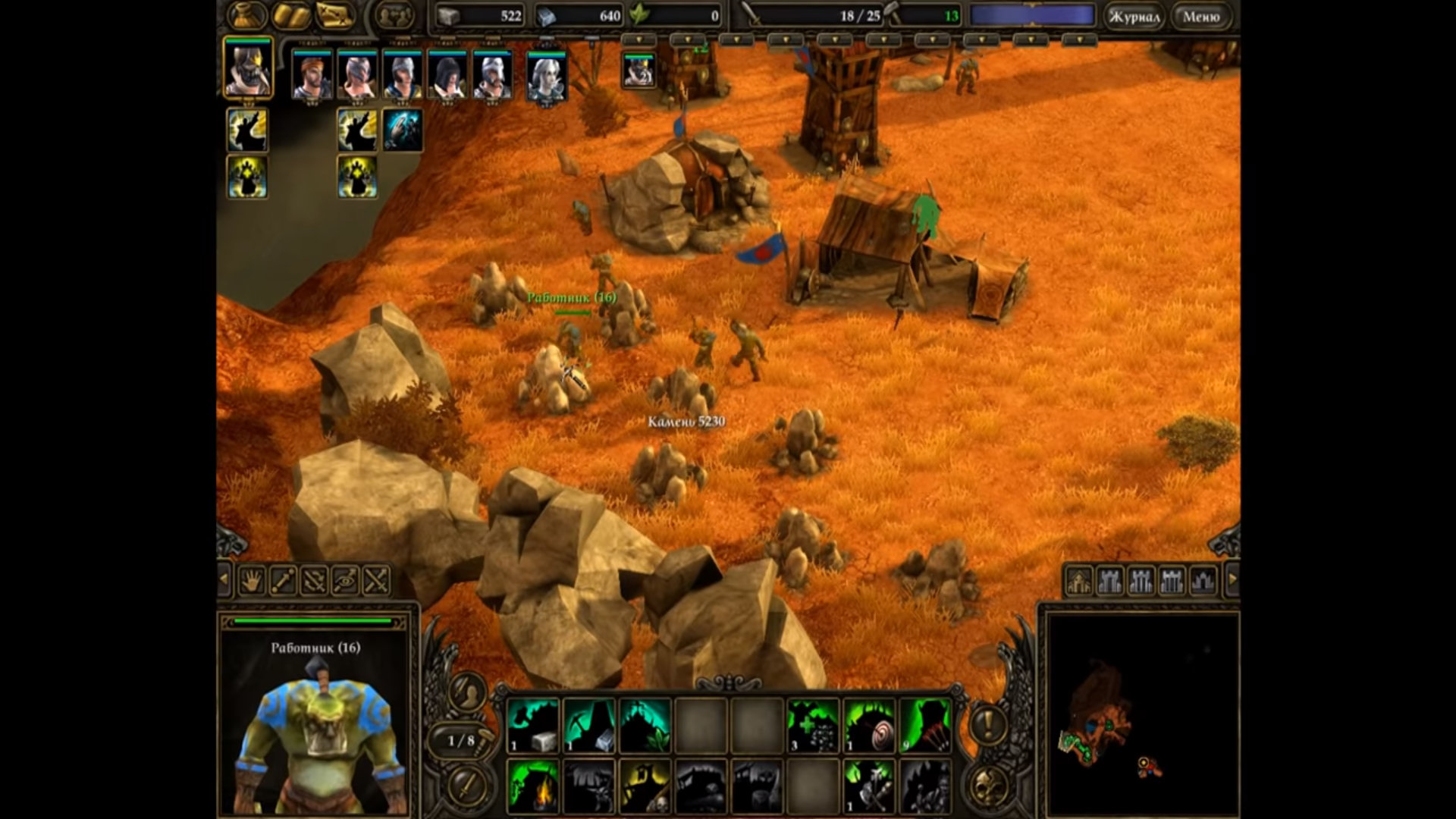This screenshot has height=819, width=1456.
Task: Assign worker to gather stone
Action: (532, 726)
